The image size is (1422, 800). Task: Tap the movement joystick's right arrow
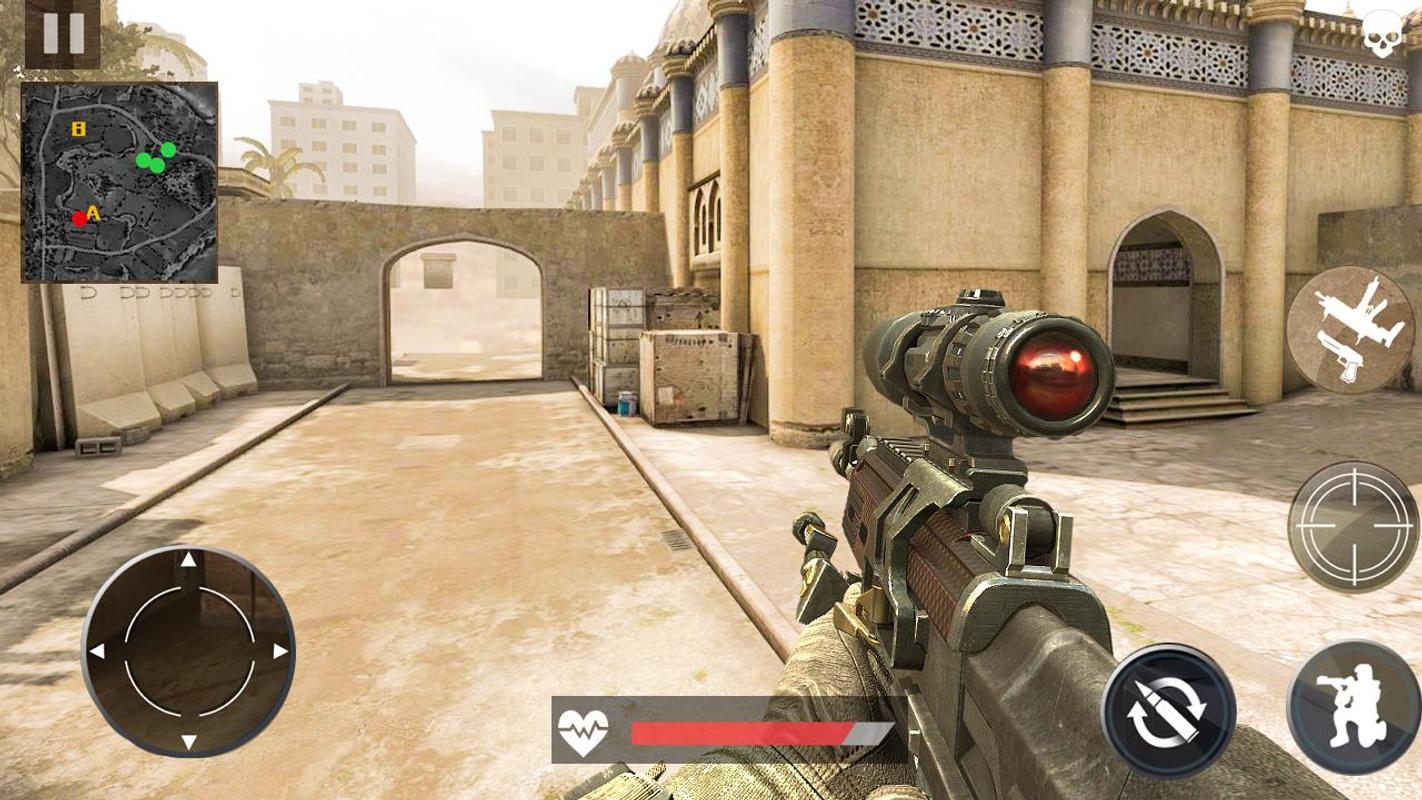281,651
